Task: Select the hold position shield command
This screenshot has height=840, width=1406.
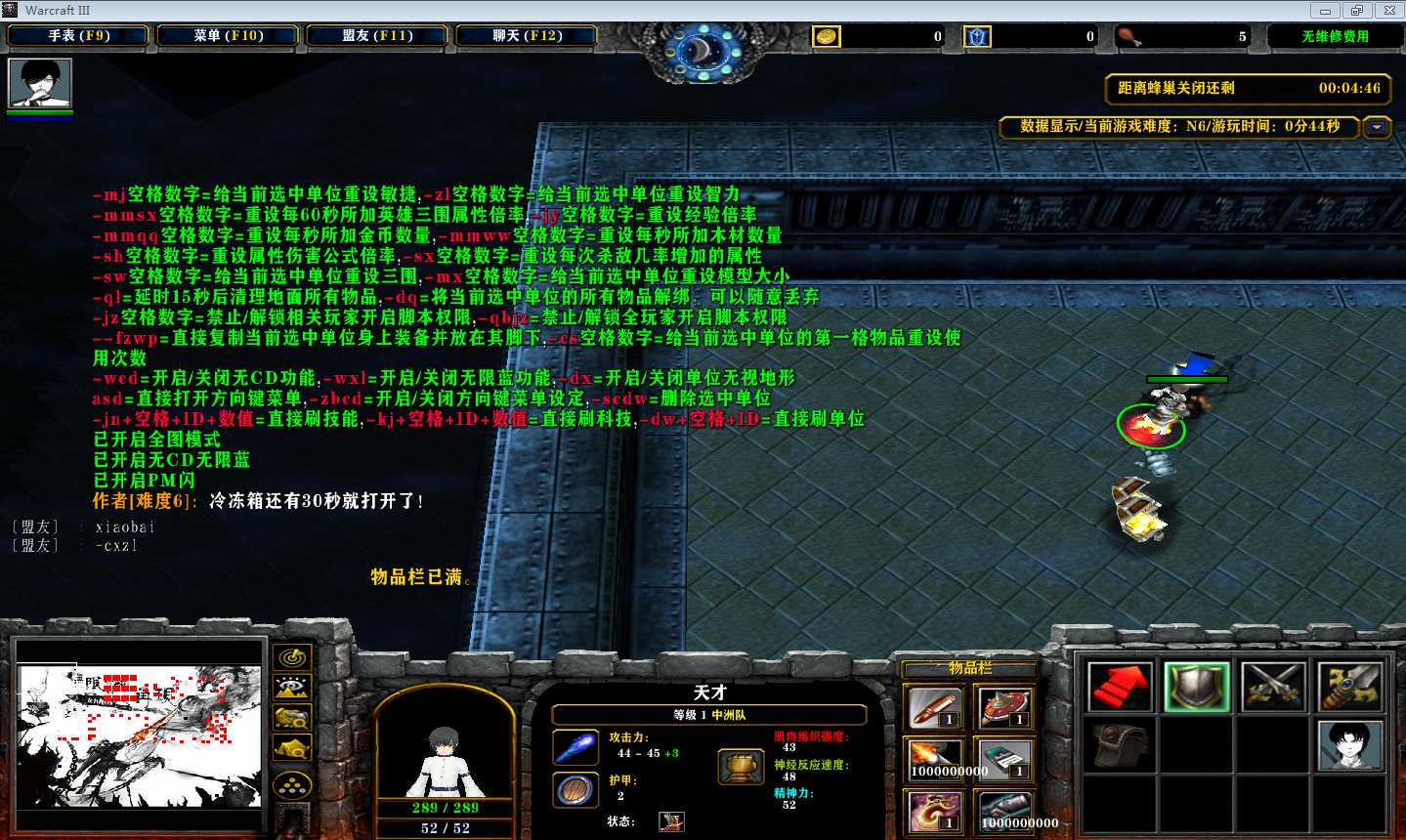Action: click(1196, 687)
